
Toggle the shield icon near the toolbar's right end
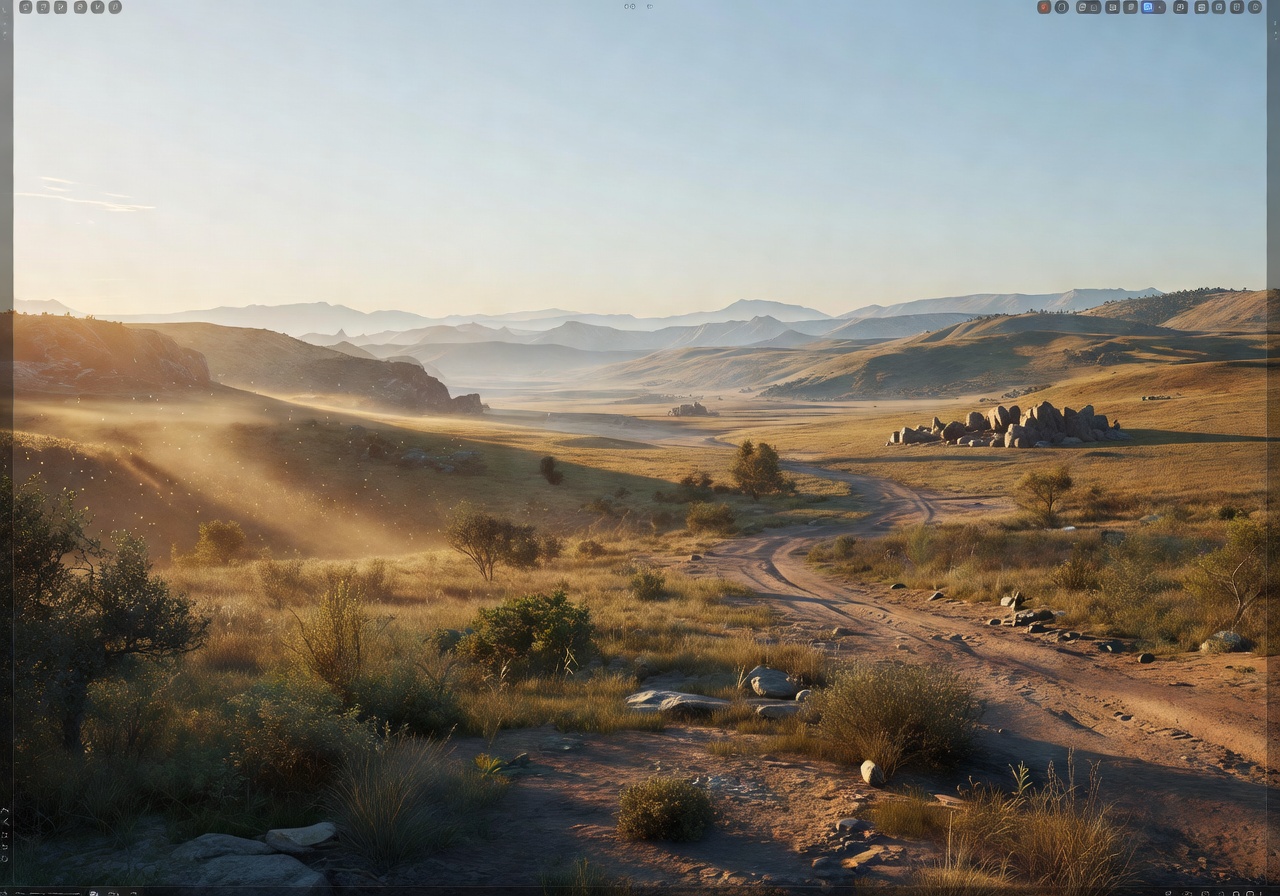[x=1236, y=7]
